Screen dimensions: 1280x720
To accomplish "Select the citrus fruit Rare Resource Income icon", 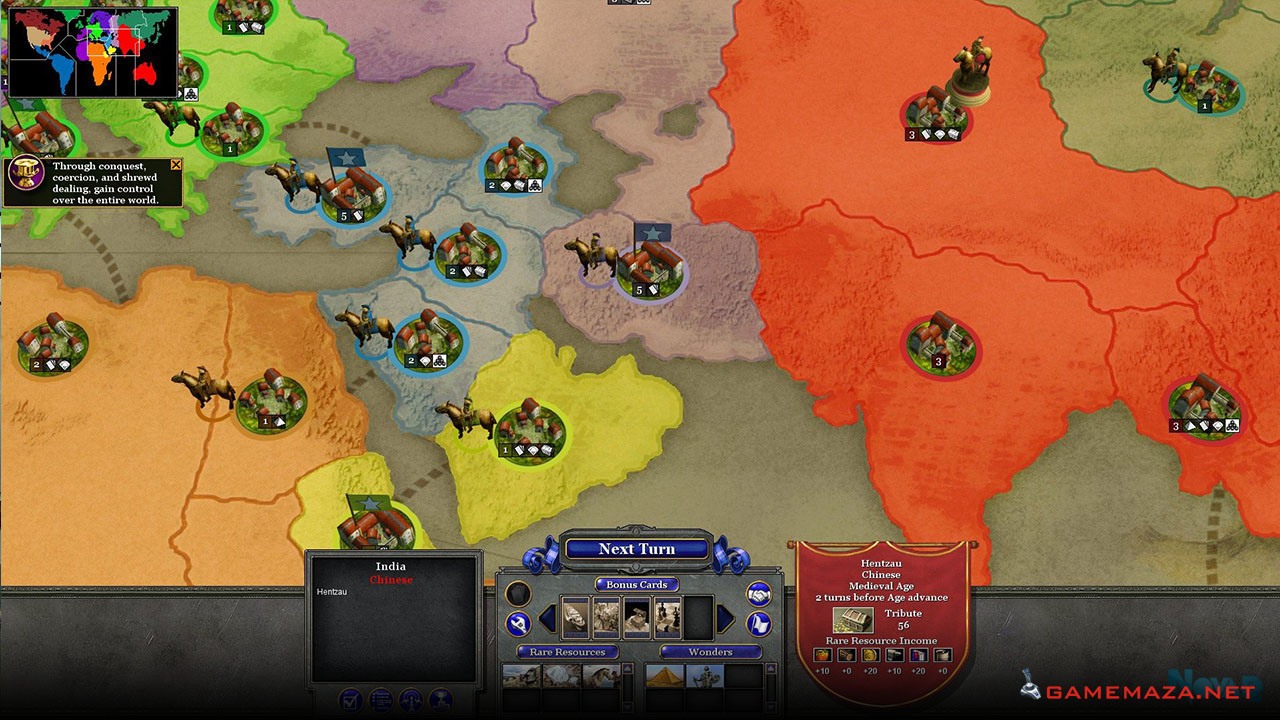I will 823,655.
